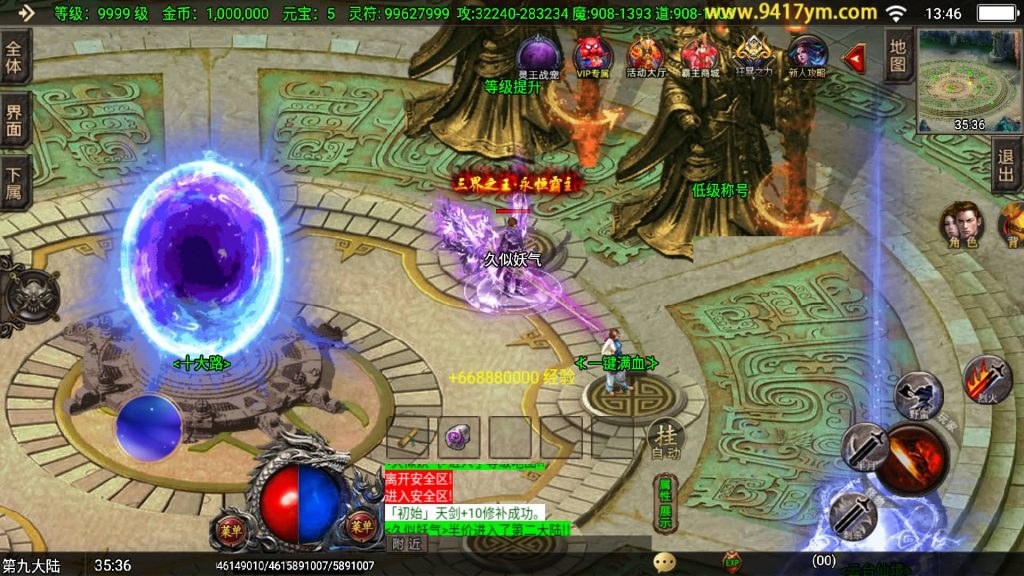Select the 狂暴之力 icon
The image size is (1024, 576).
[x=752, y=54]
